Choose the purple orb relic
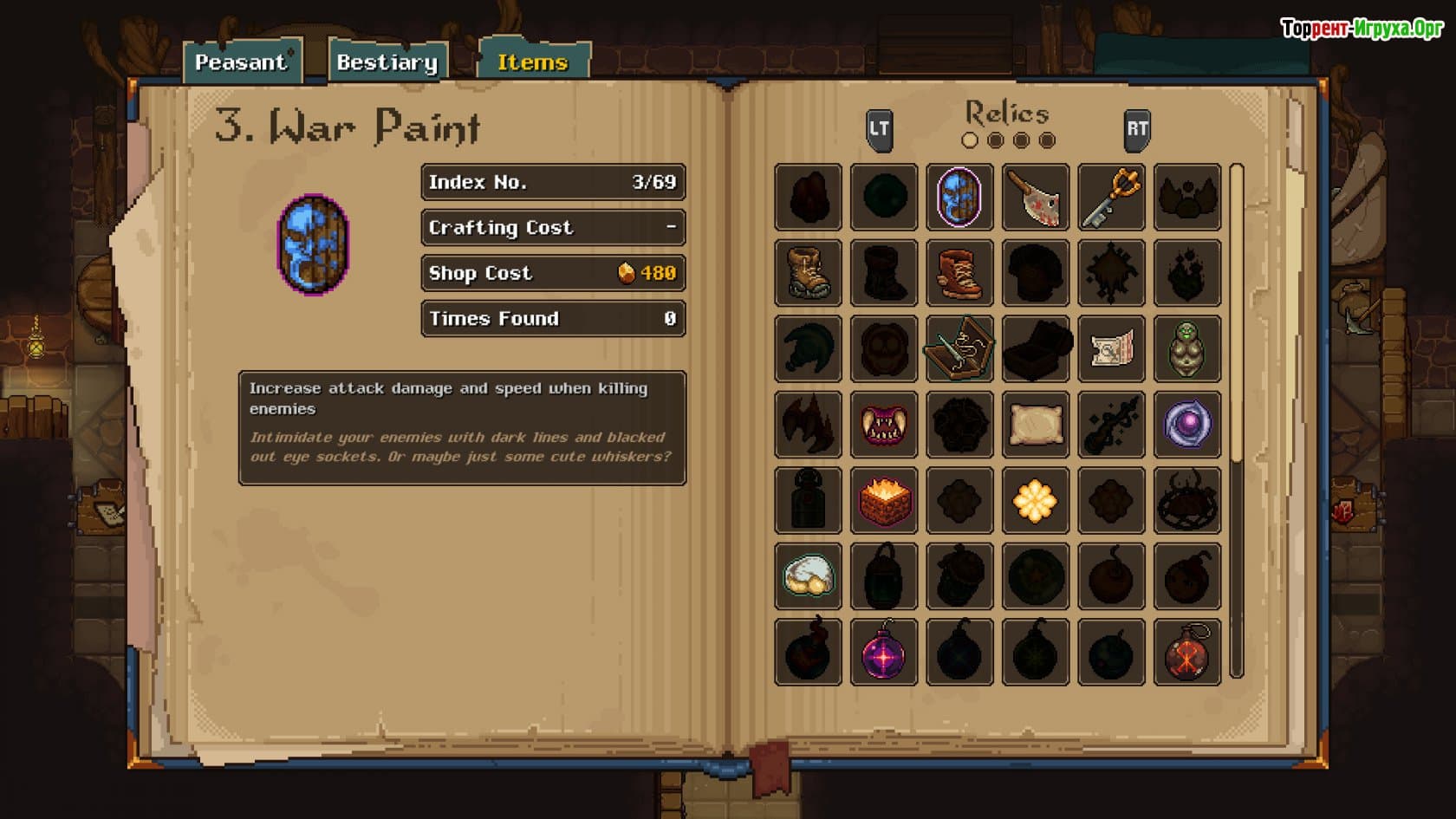1456x819 pixels. pyautogui.click(x=1187, y=425)
